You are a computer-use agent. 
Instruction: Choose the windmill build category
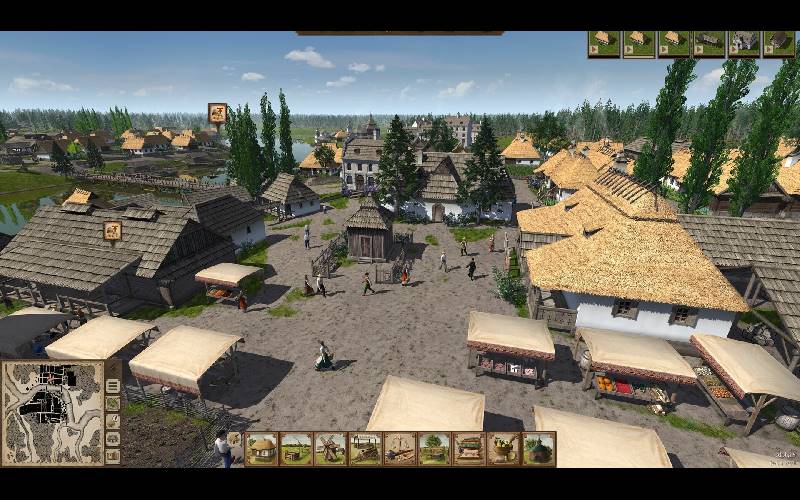tap(330, 449)
